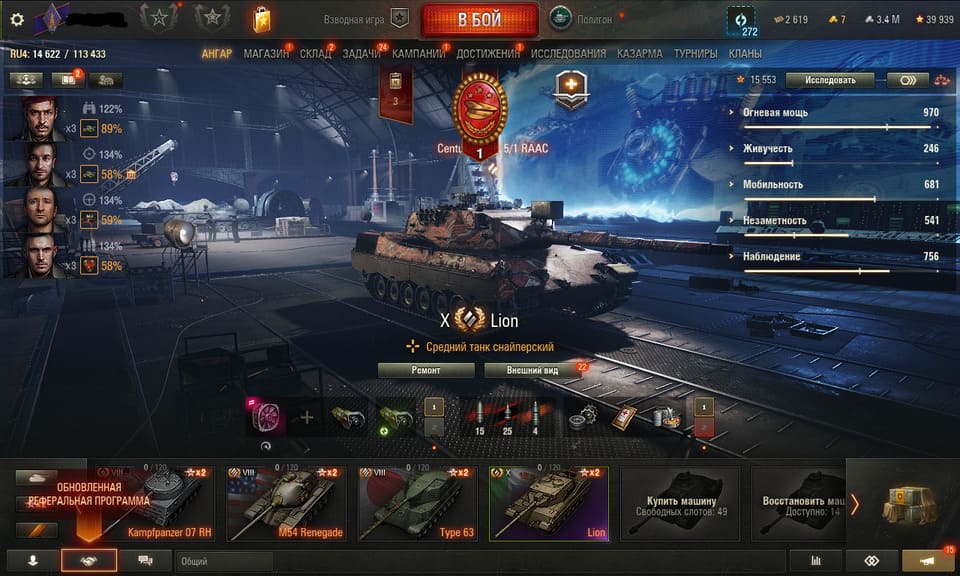This screenshot has width=960, height=576.
Task: Open the Казарма tab
Action: click(x=640, y=53)
